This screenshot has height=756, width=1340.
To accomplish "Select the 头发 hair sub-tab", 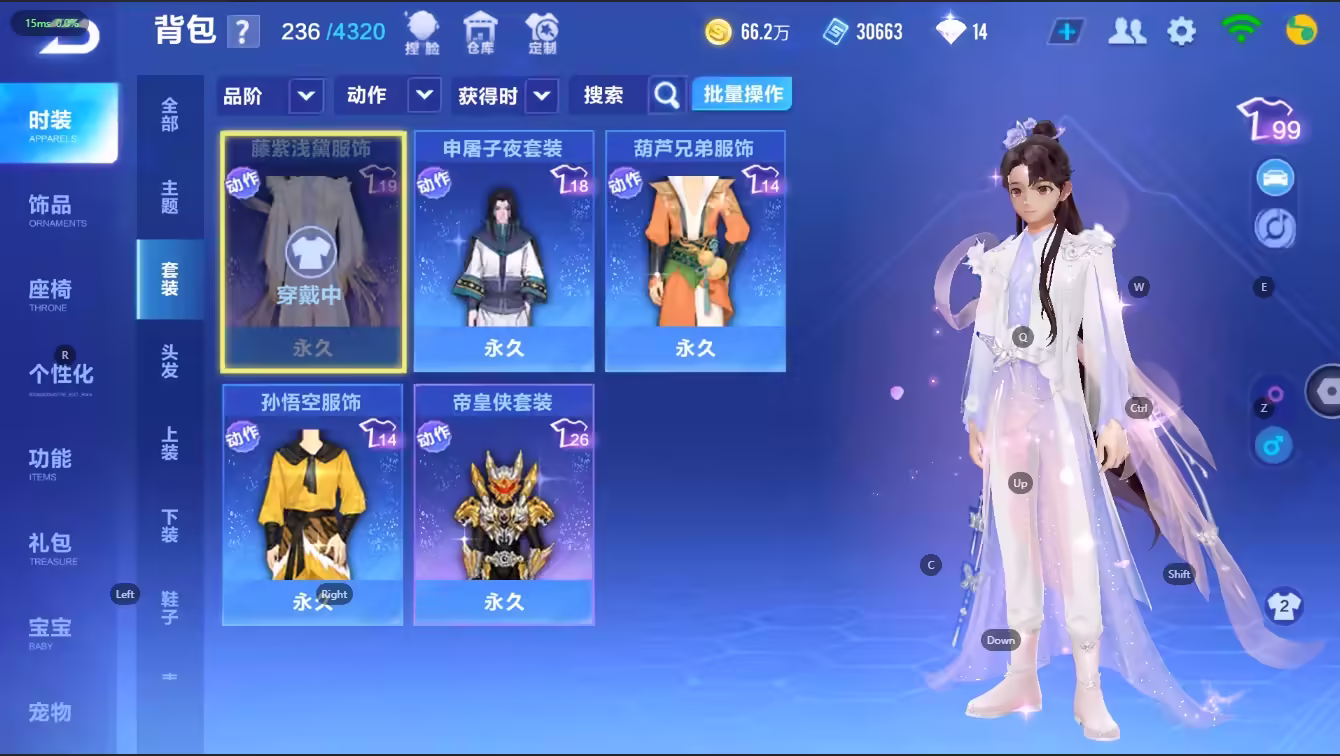I will coord(170,361).
